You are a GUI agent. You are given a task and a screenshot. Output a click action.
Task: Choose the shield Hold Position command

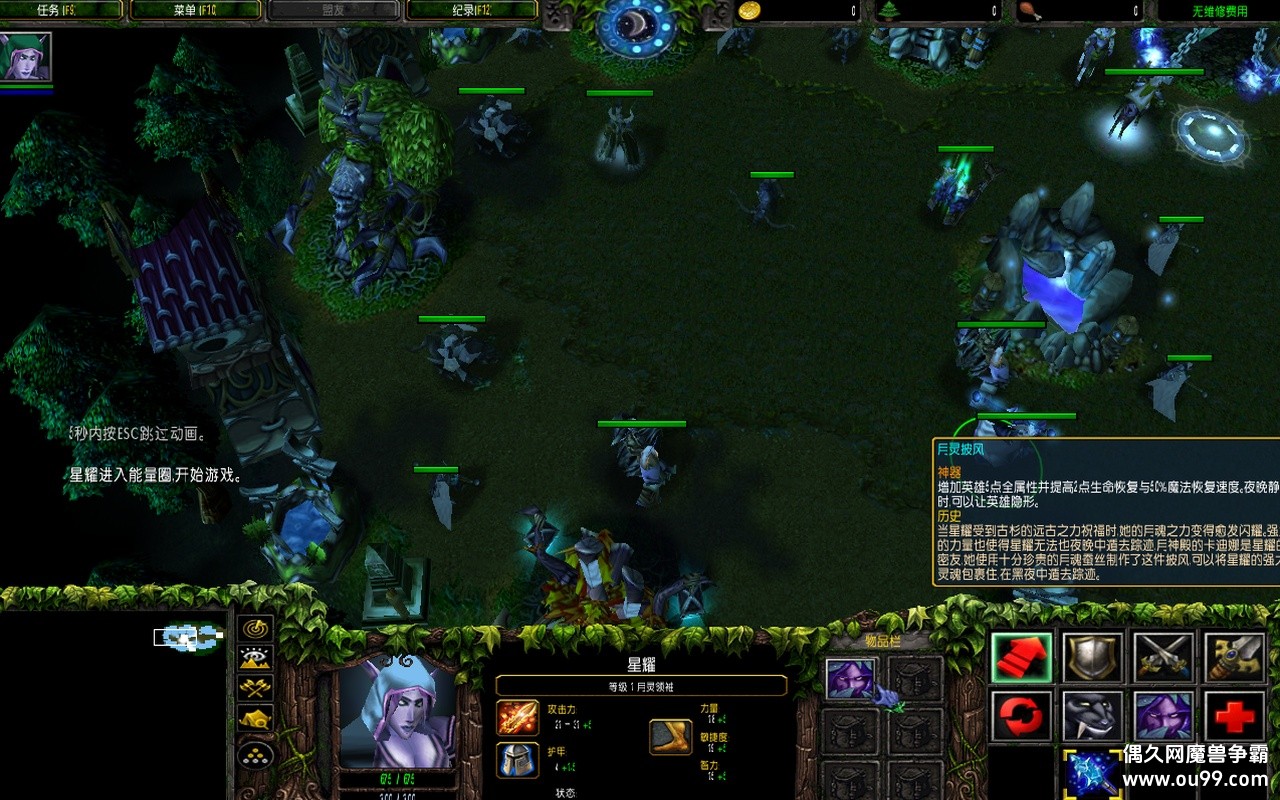click(x=1092, y=657)
